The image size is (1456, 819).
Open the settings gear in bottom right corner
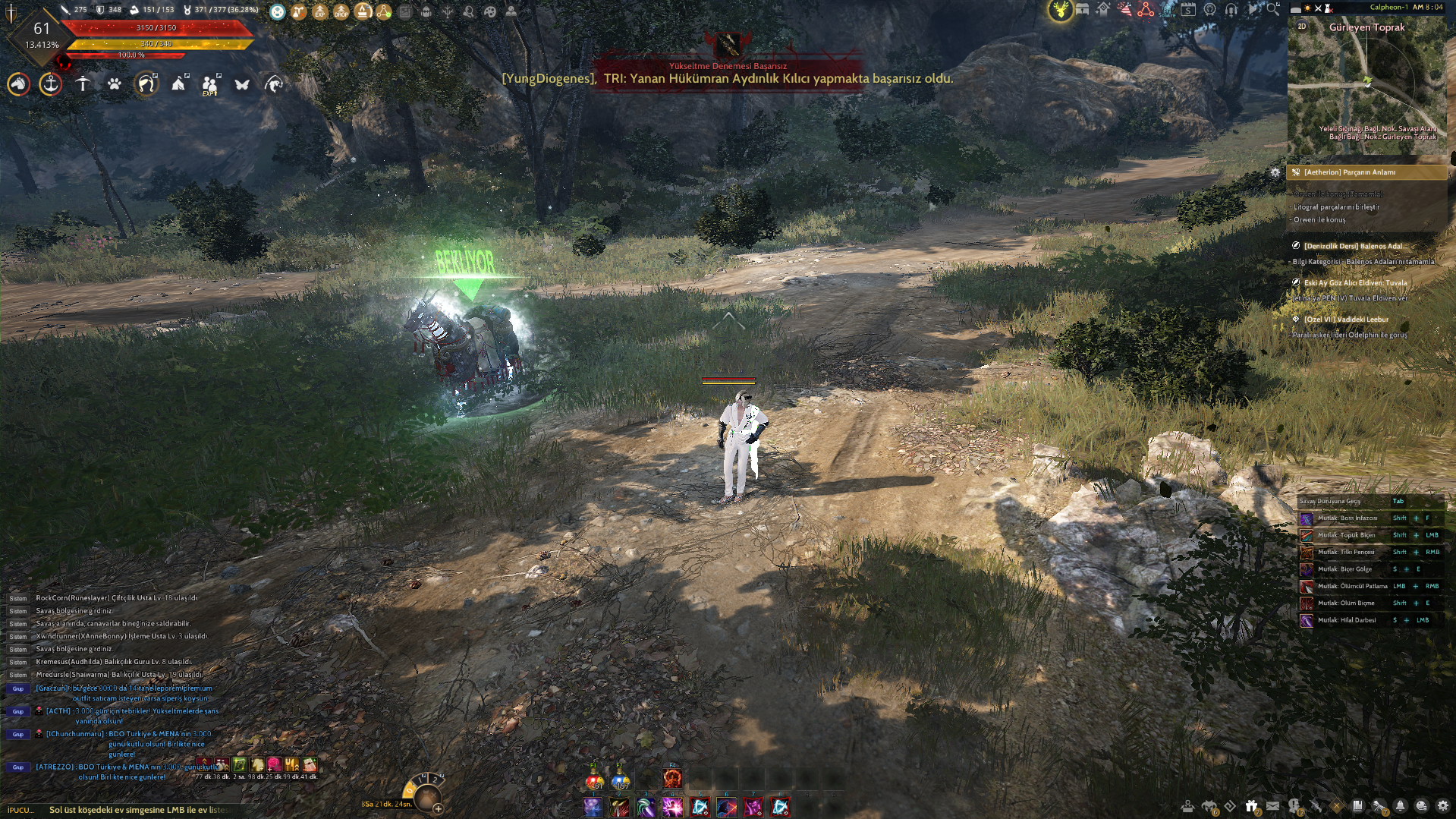(1443, 805)
